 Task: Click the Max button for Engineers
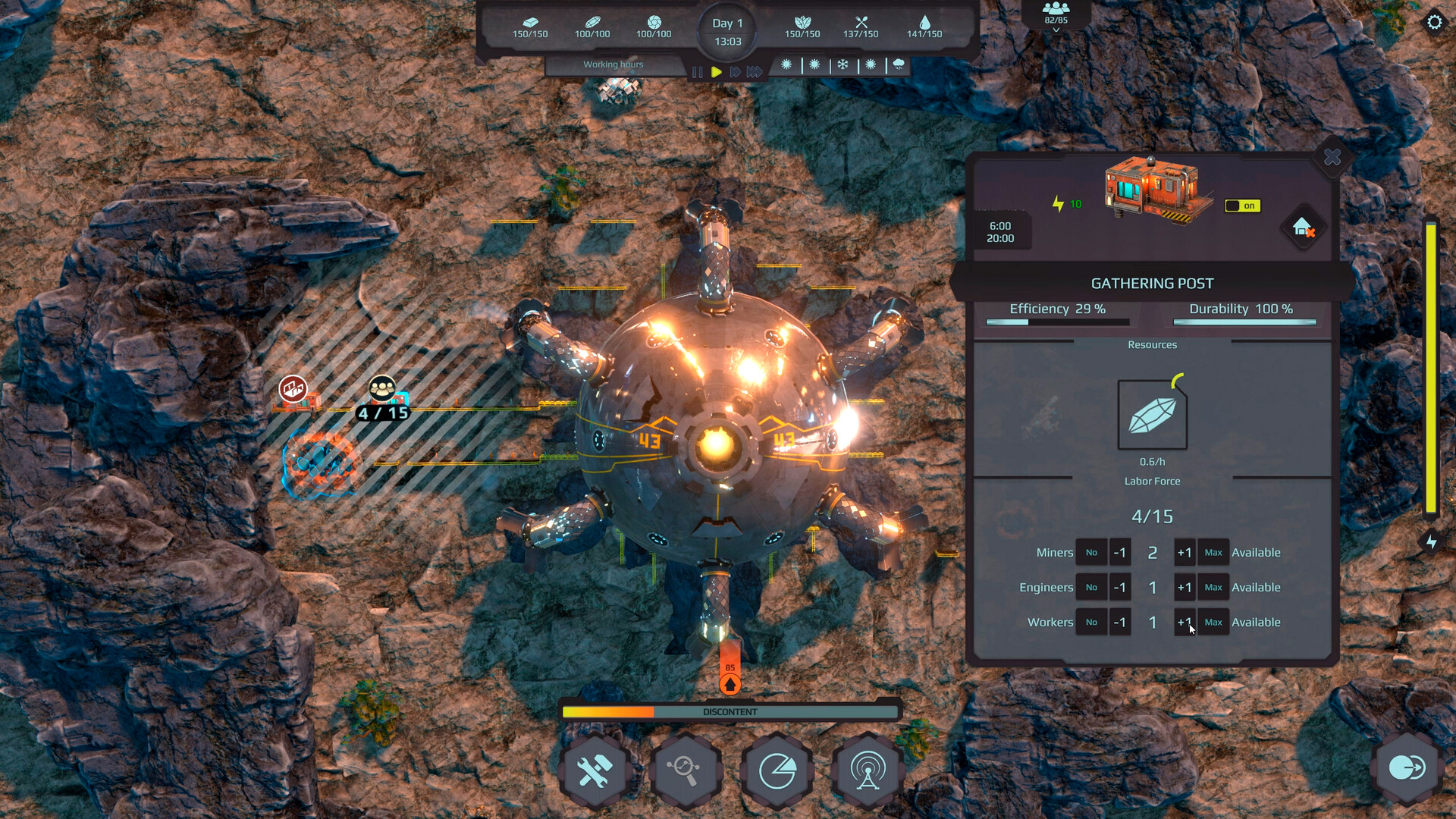(x=1213, y=587)
